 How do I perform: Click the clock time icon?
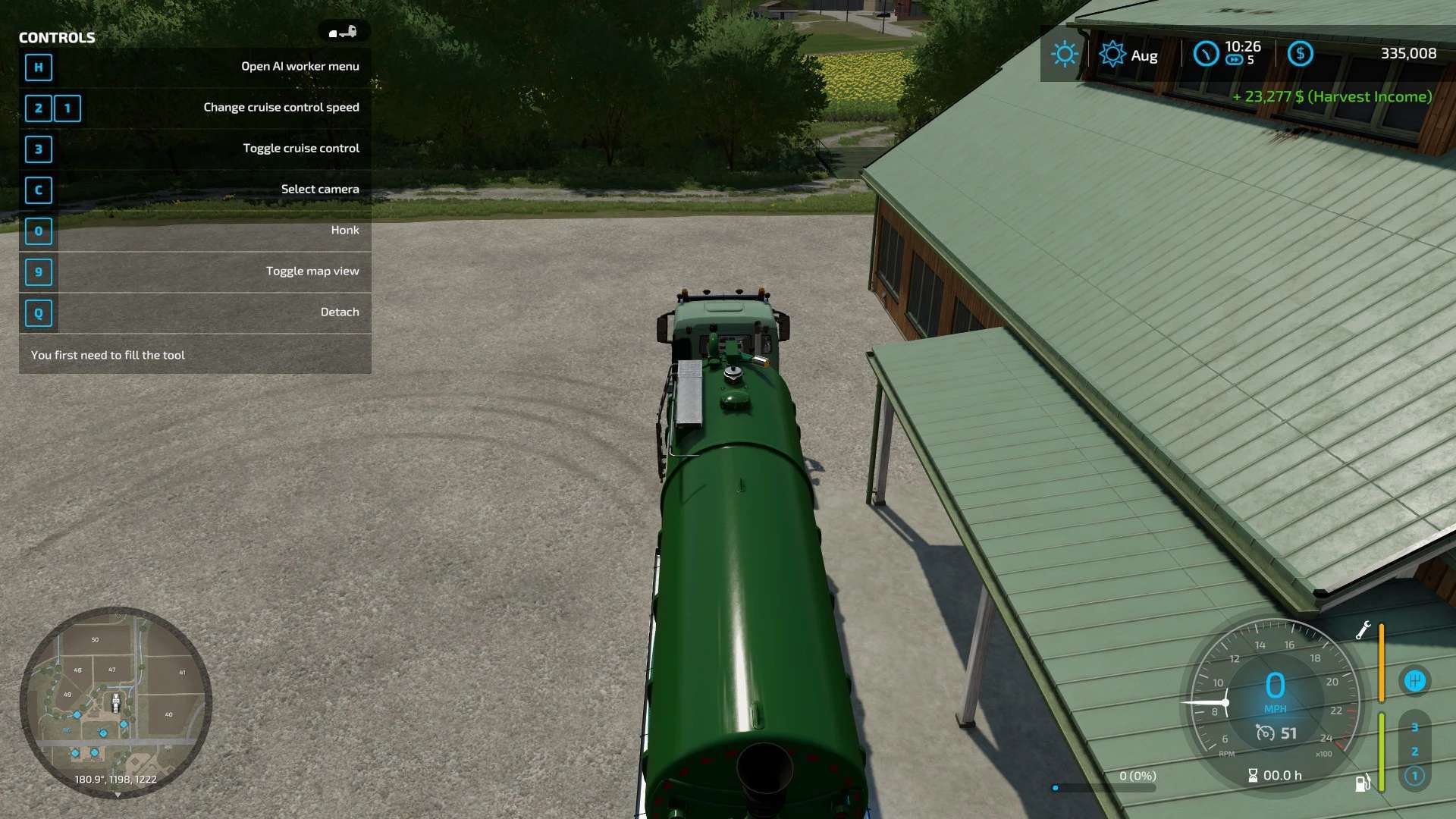1206,54
